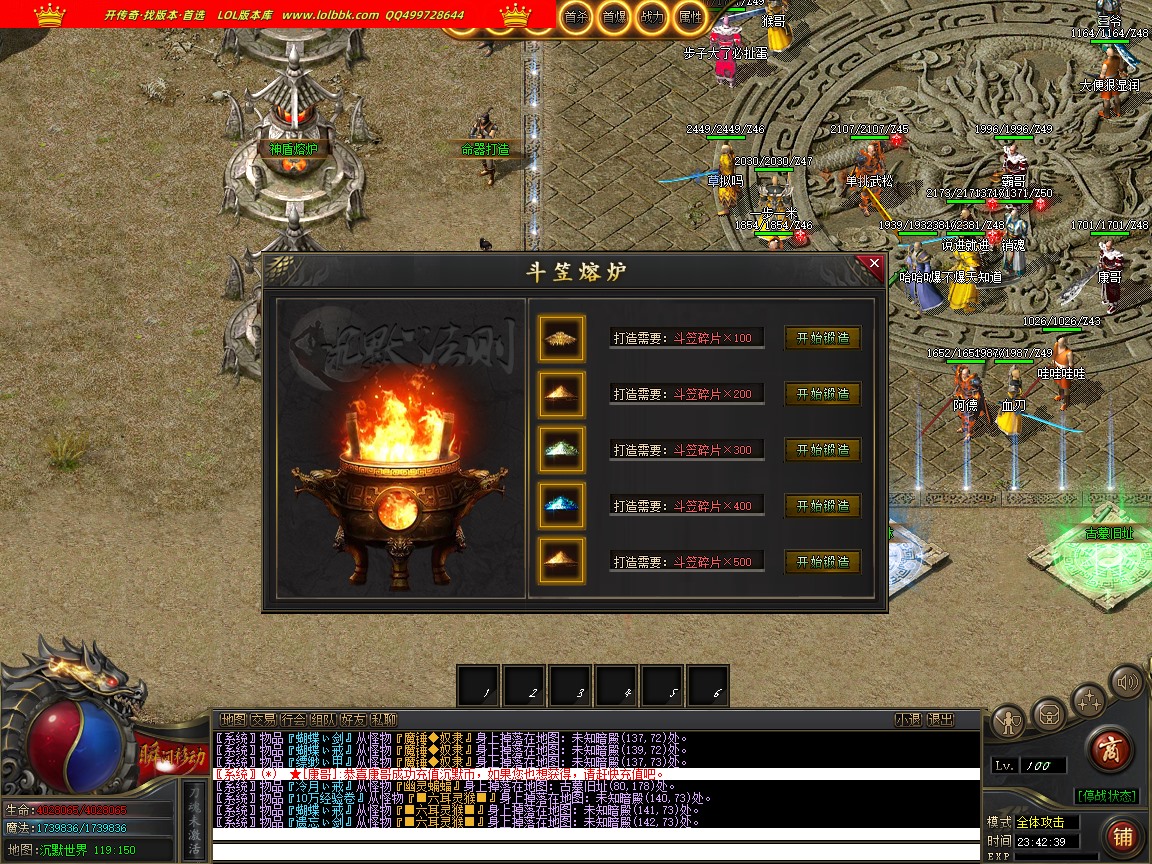
Task: Select the hat icon needing 100 fragments
Action: click(x=561, y=338)
